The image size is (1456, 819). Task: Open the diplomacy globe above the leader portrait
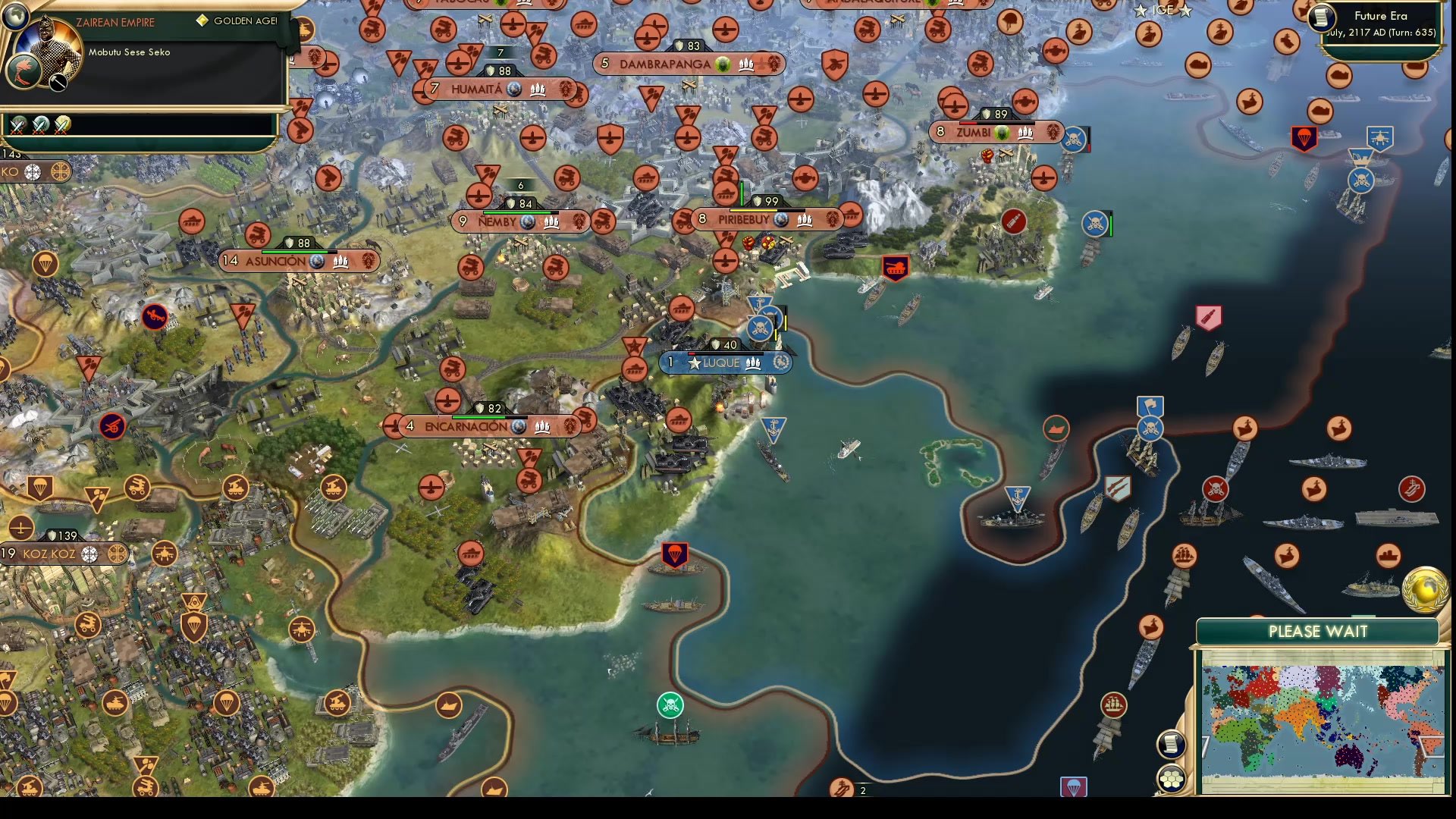point(15,17)
